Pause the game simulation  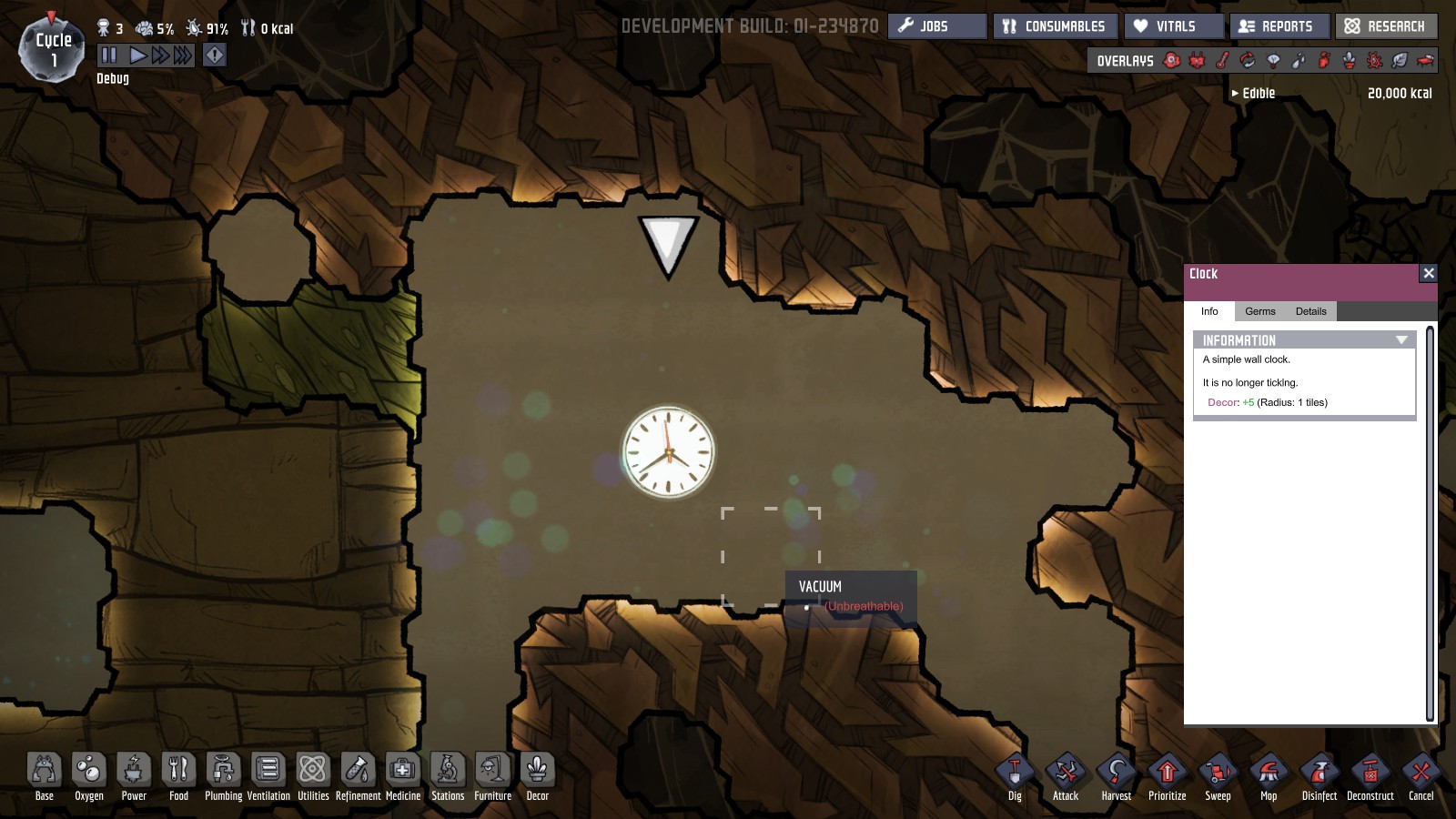pyautogui.click(x=109, y=56)
